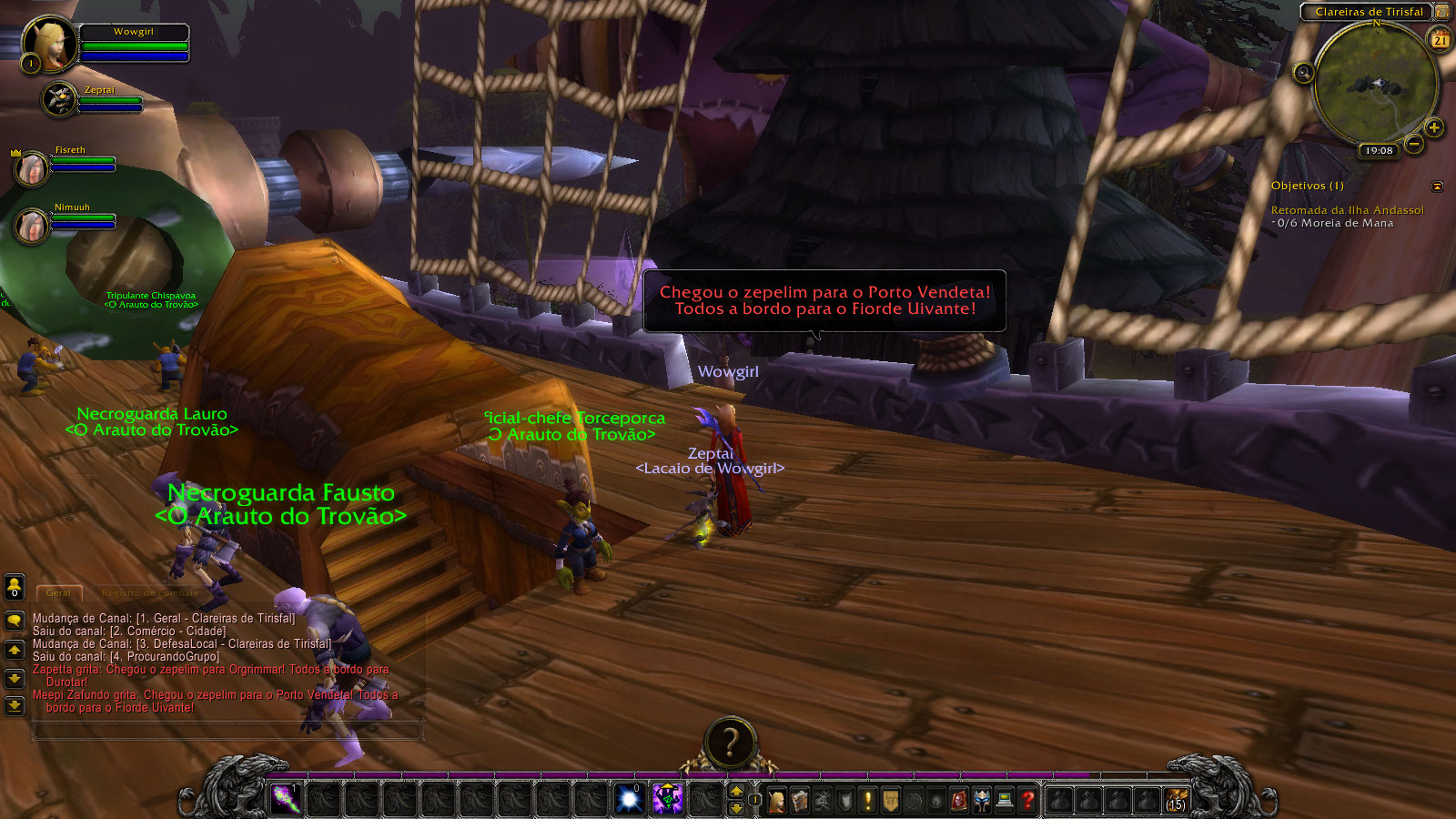The height and width of the screenshot is (819, 1456).
Task: Click the large question mark vehicle button
Action: coord(729,743)
